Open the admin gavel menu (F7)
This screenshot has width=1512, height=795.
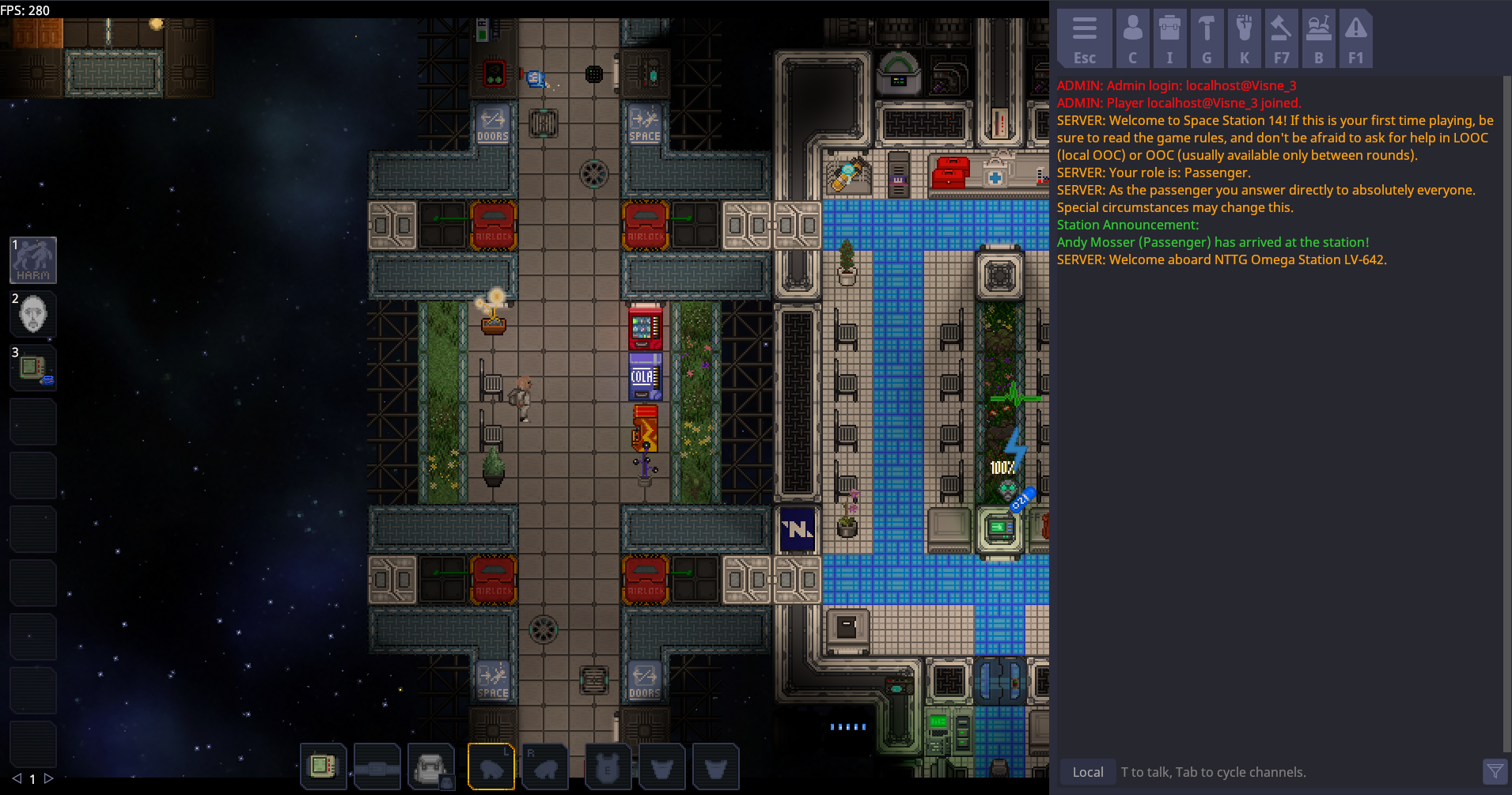[x=1281, y=36]
